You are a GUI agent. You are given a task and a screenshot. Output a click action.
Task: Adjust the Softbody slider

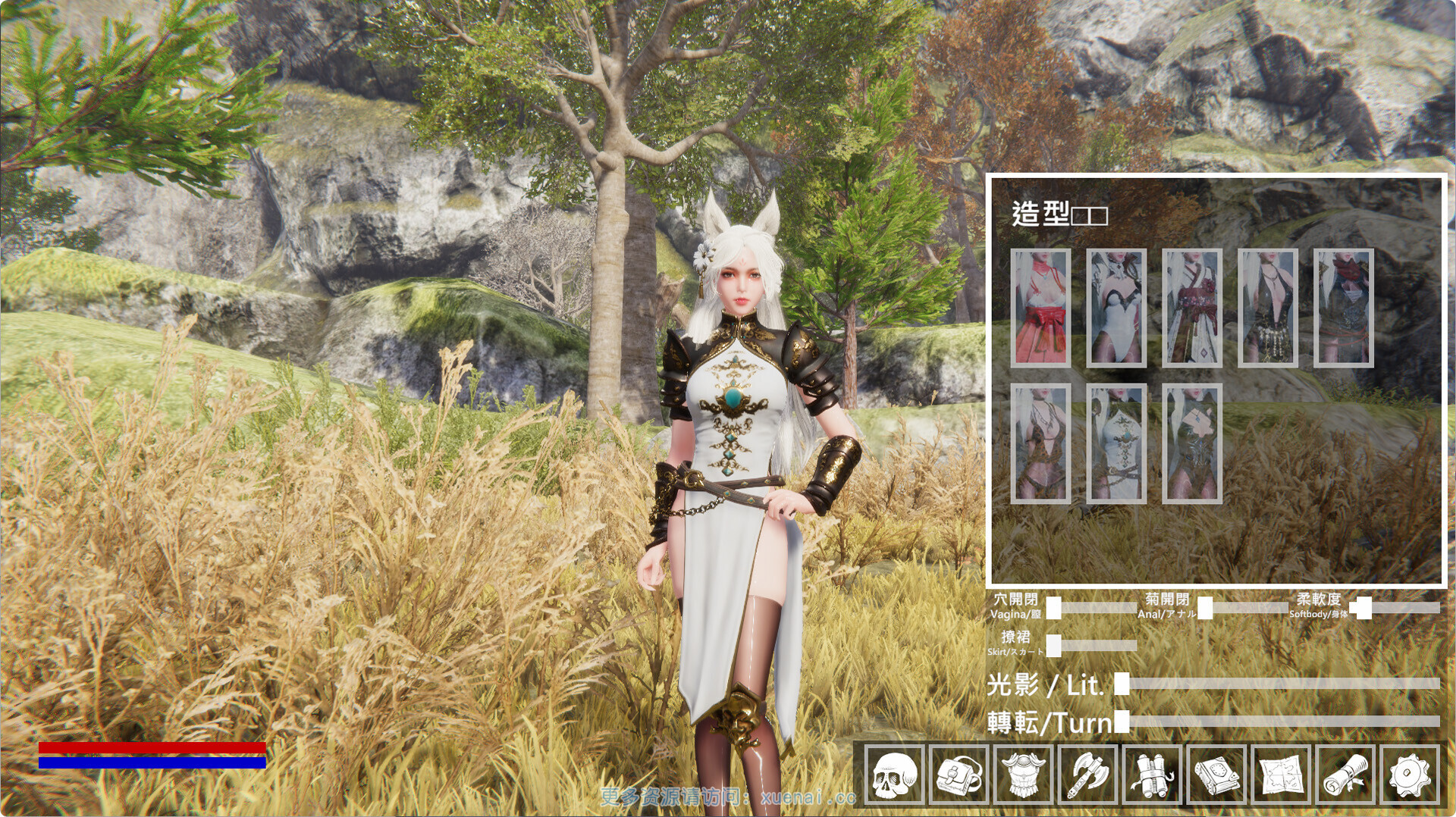tap(1363, 608)
